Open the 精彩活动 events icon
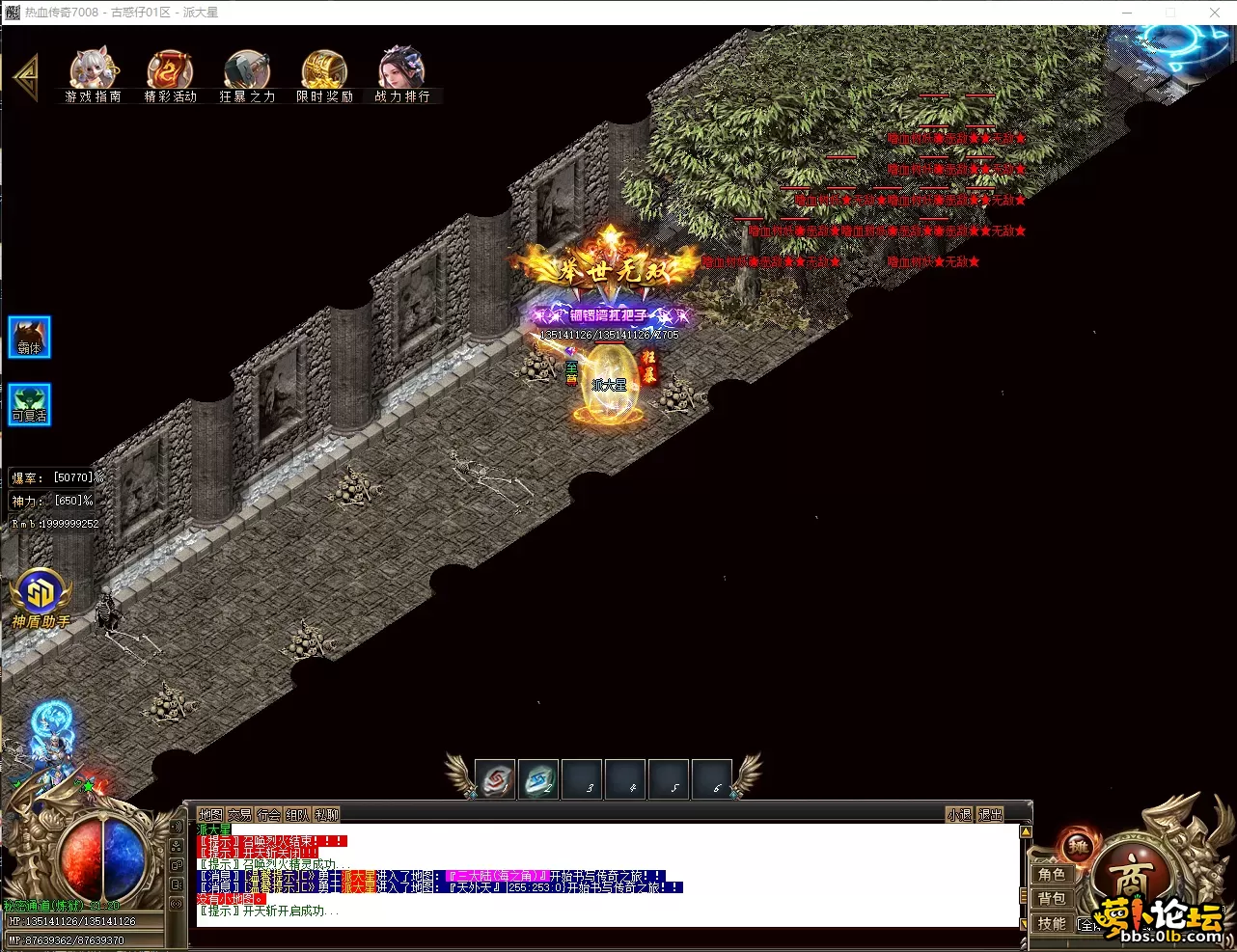The width and height of the screenshot is (1237, 952). tap(170, 74)
